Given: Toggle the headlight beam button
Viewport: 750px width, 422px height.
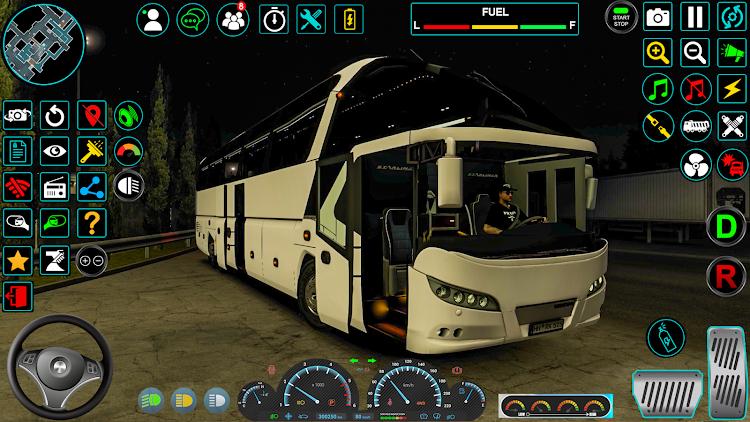Looking at the screenshot, I should 129,186.
